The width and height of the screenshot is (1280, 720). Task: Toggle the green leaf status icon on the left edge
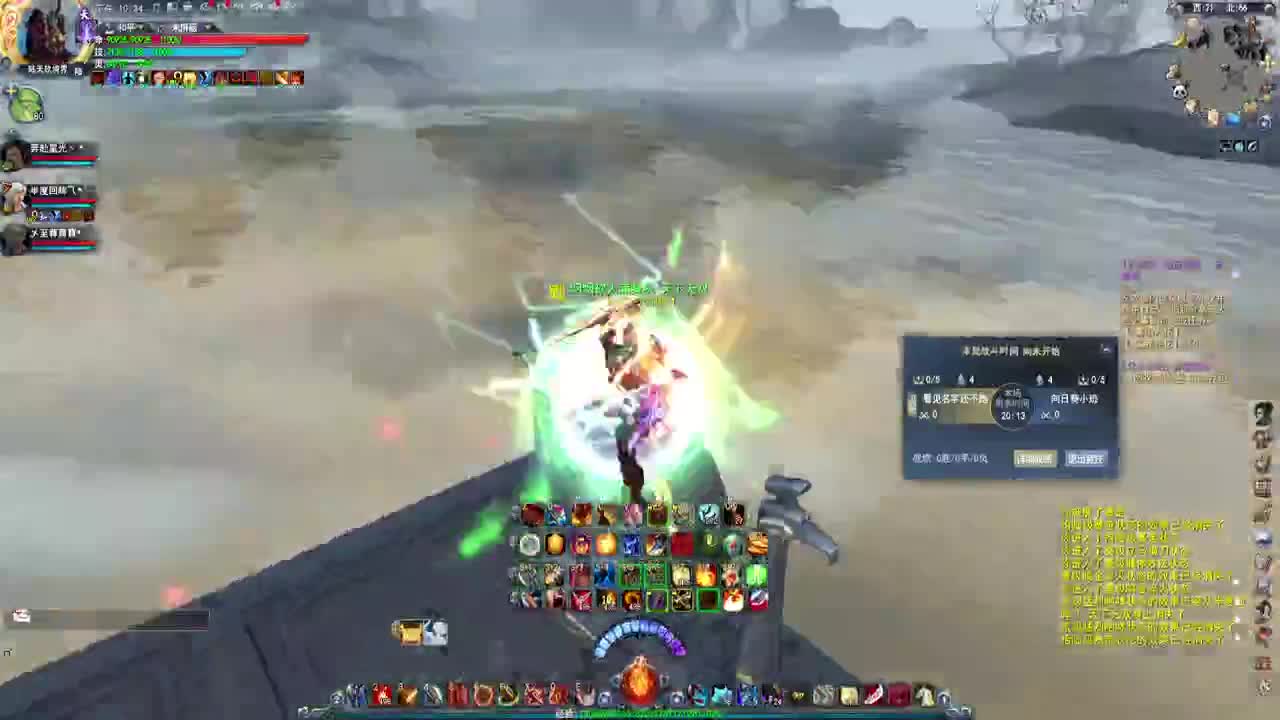coord(27,103)
